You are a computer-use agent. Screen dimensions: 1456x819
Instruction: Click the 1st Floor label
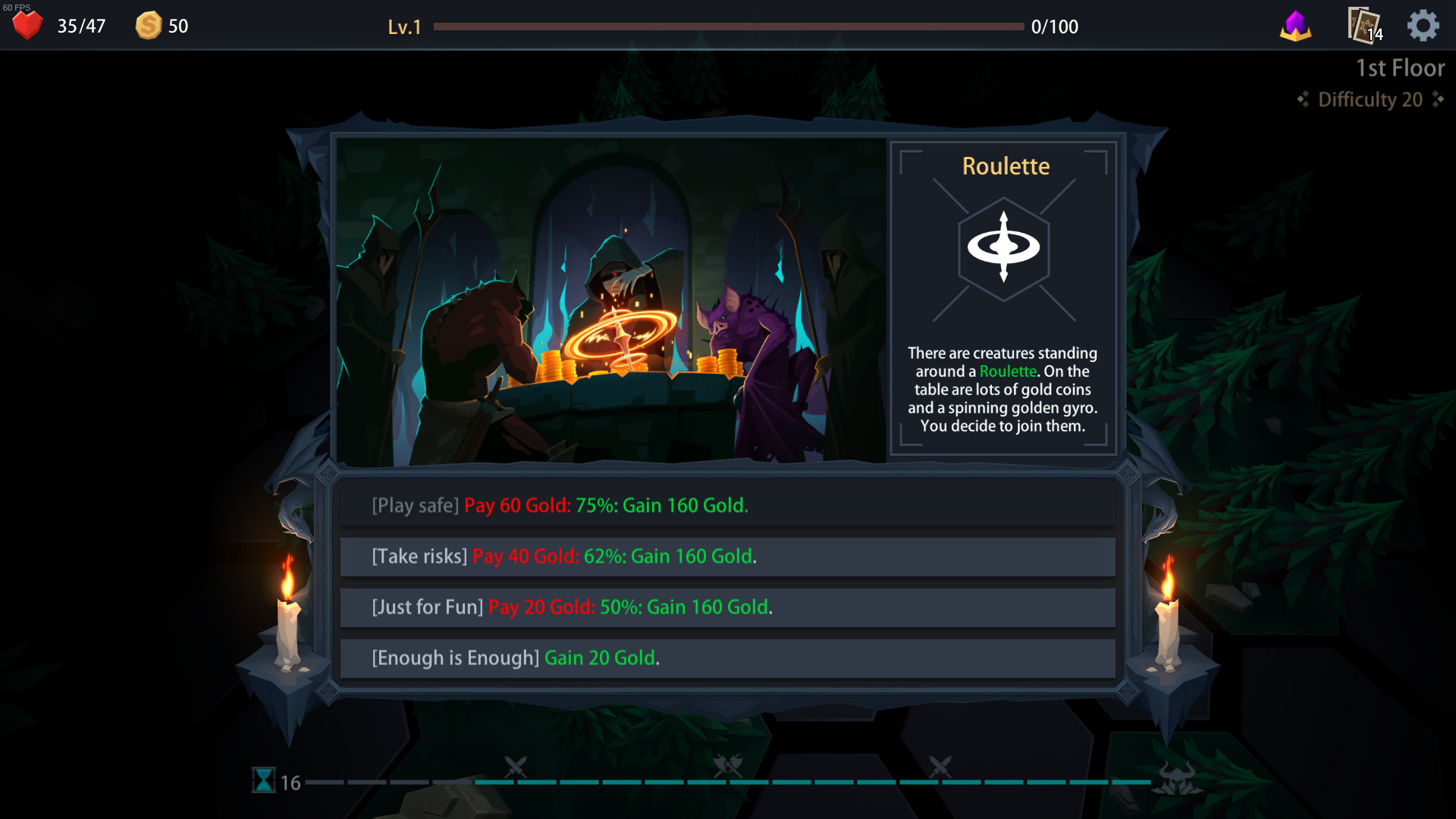(1400, 67)
